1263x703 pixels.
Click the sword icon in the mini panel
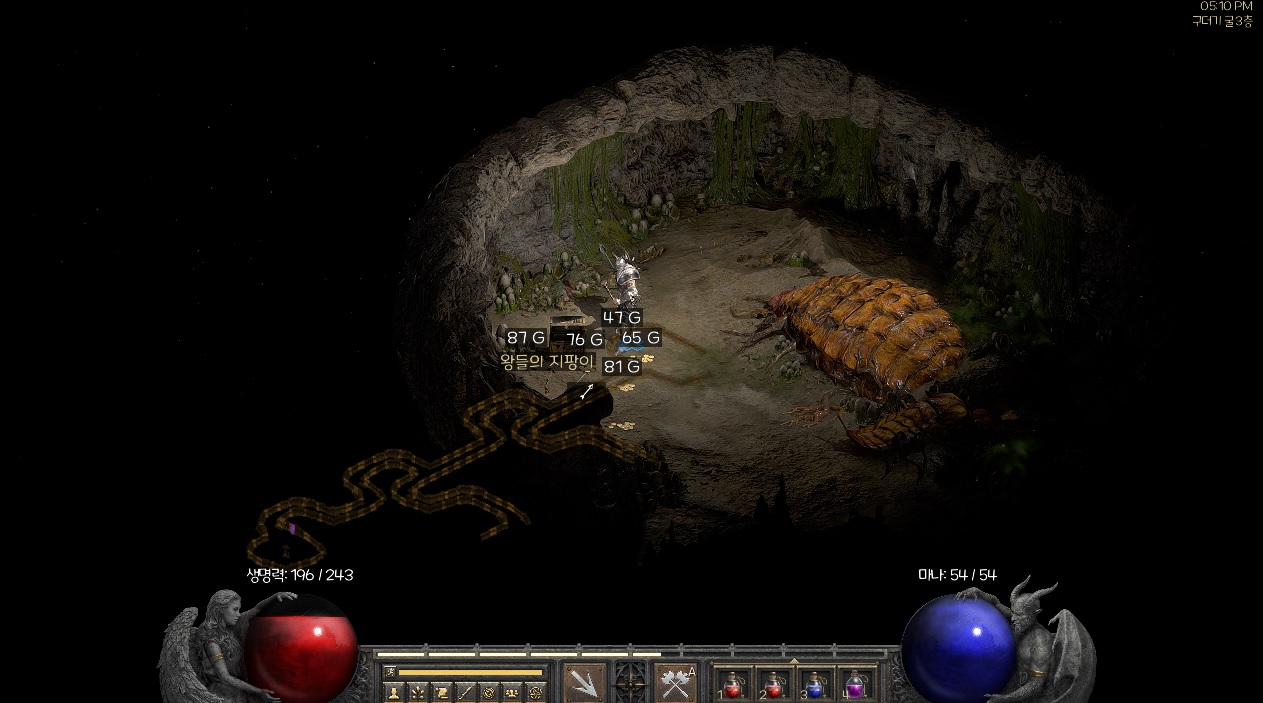[x=465, y=692]
